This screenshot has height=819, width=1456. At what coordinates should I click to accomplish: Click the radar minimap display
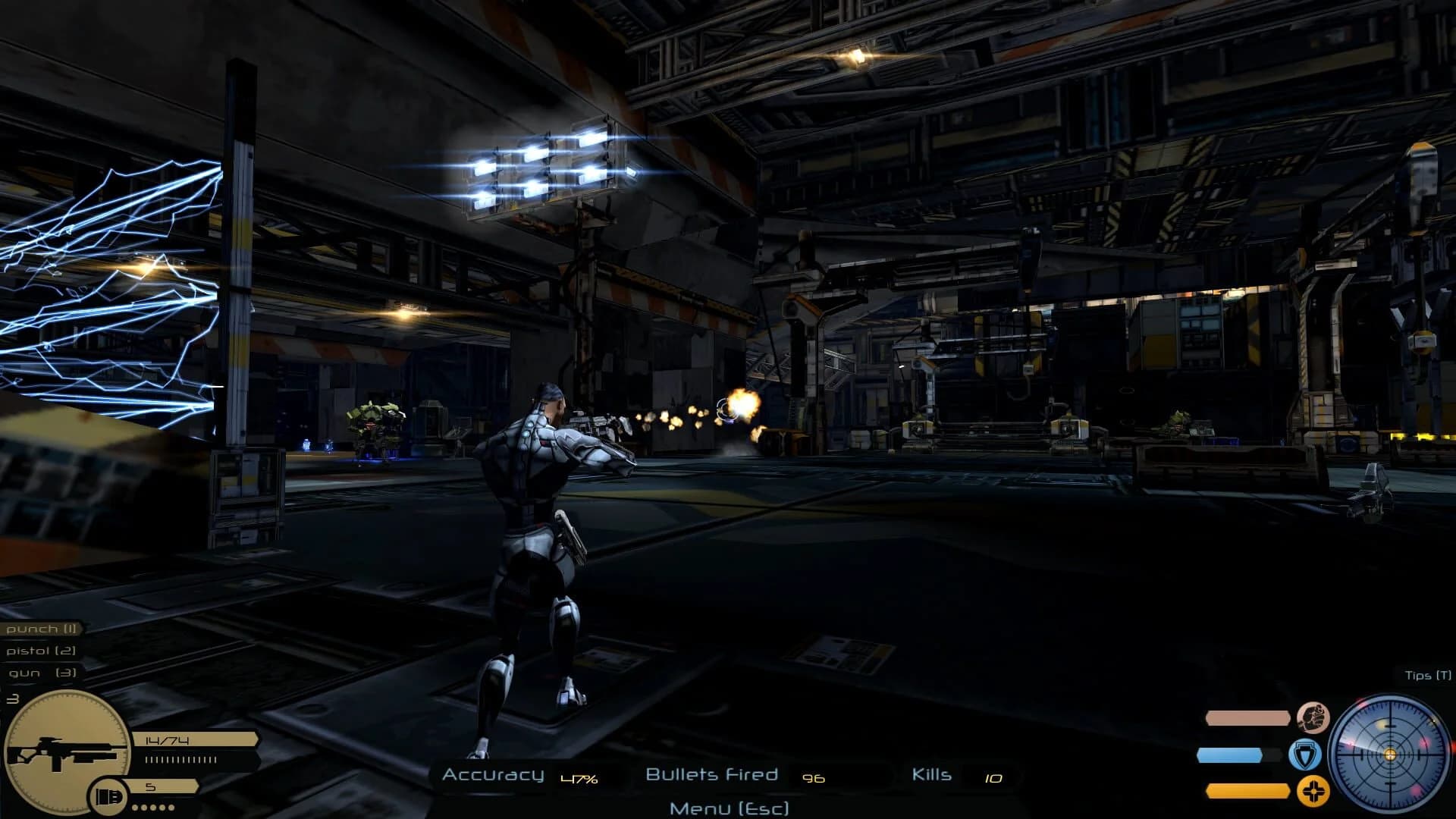(1390, 755)
